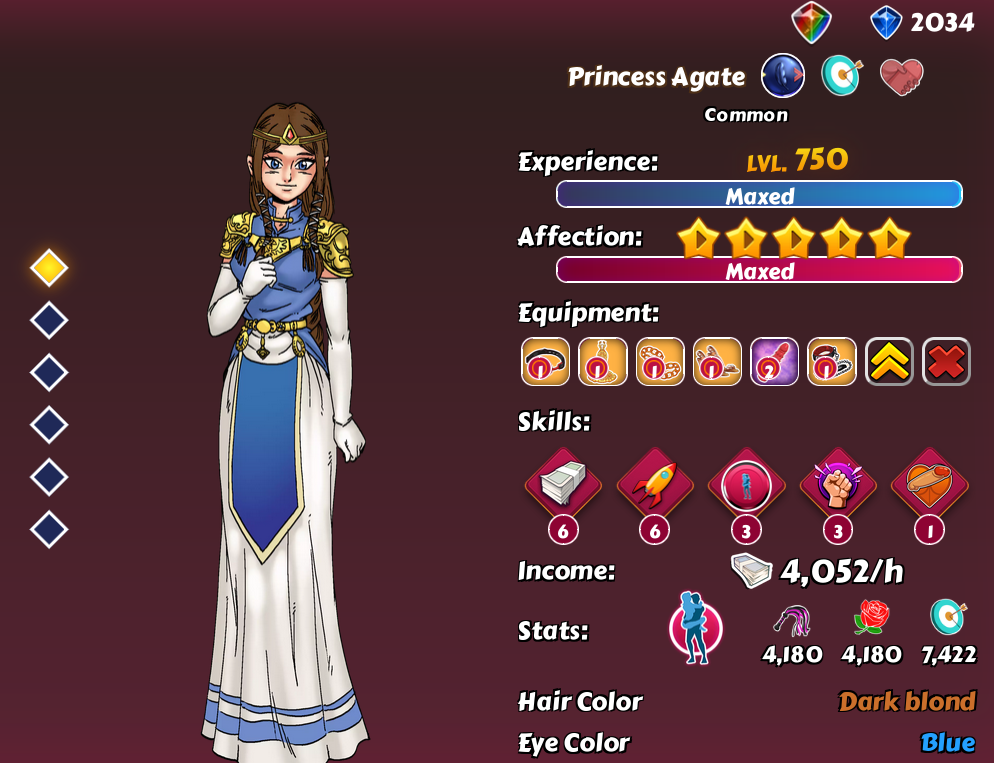Click the blue element icon beside Princess Agate
This screenshot has height=763, width=994.
click(x=783, y=76)
